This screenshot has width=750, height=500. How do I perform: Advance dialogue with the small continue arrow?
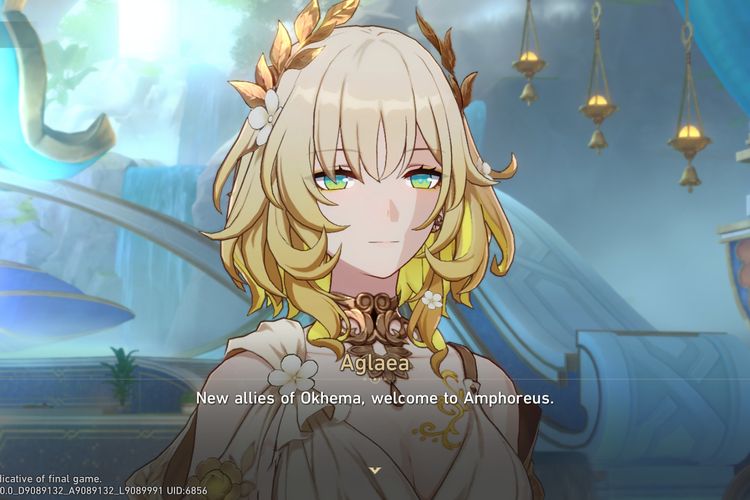374,469
